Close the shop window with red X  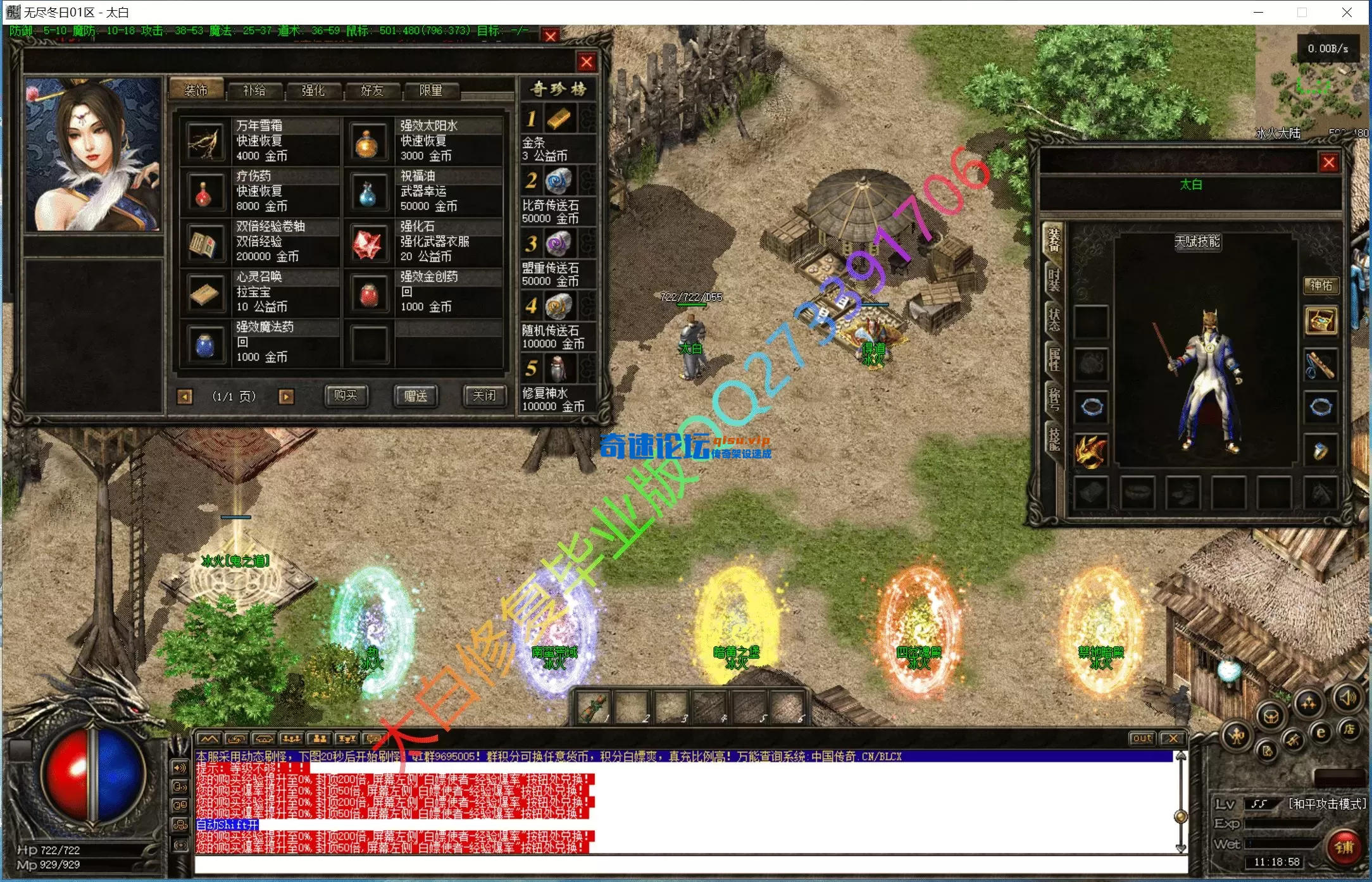coord(587,62)
